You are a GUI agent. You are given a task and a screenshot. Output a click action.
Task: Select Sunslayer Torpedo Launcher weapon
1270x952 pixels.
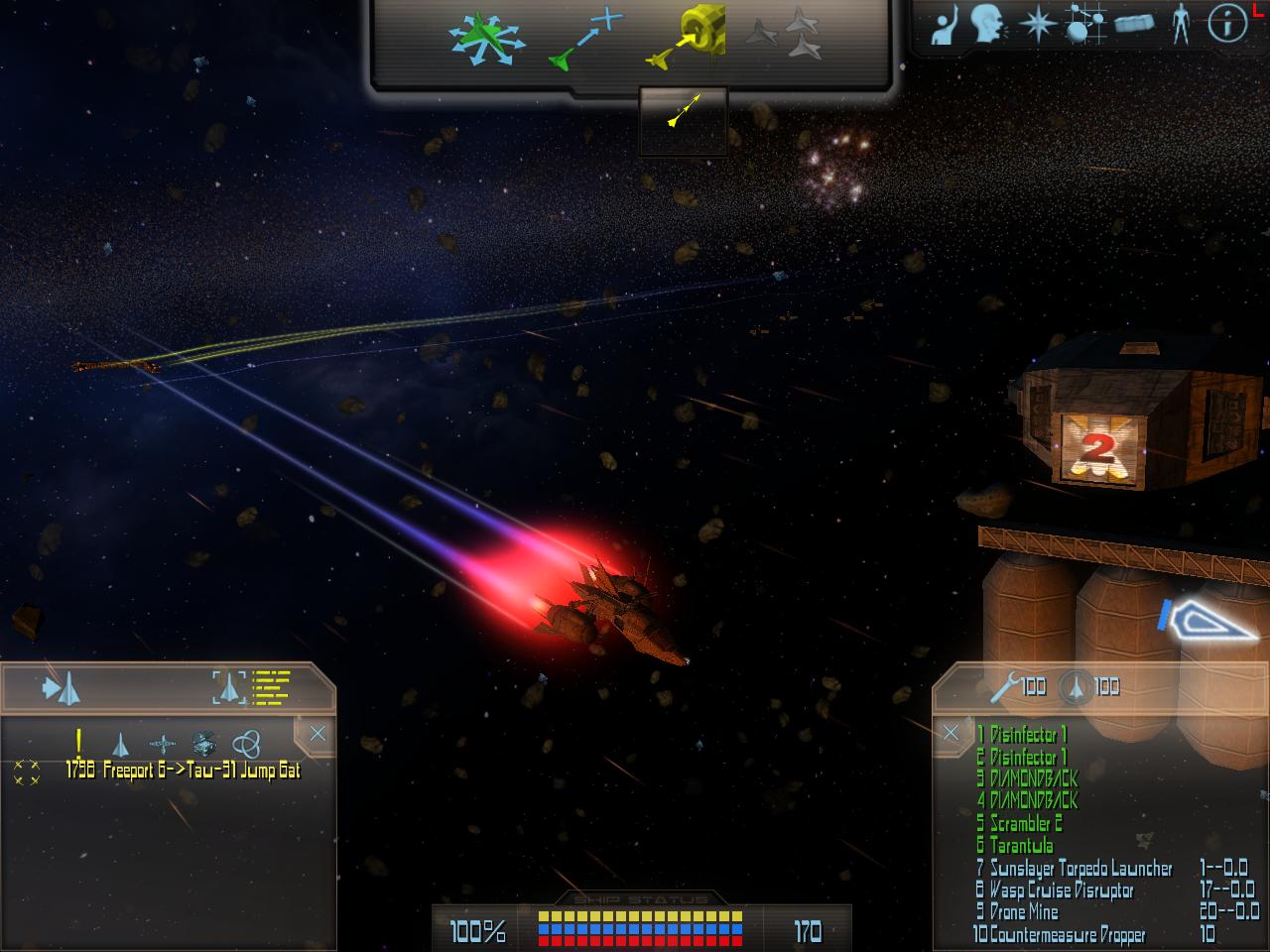(1077, 869)
